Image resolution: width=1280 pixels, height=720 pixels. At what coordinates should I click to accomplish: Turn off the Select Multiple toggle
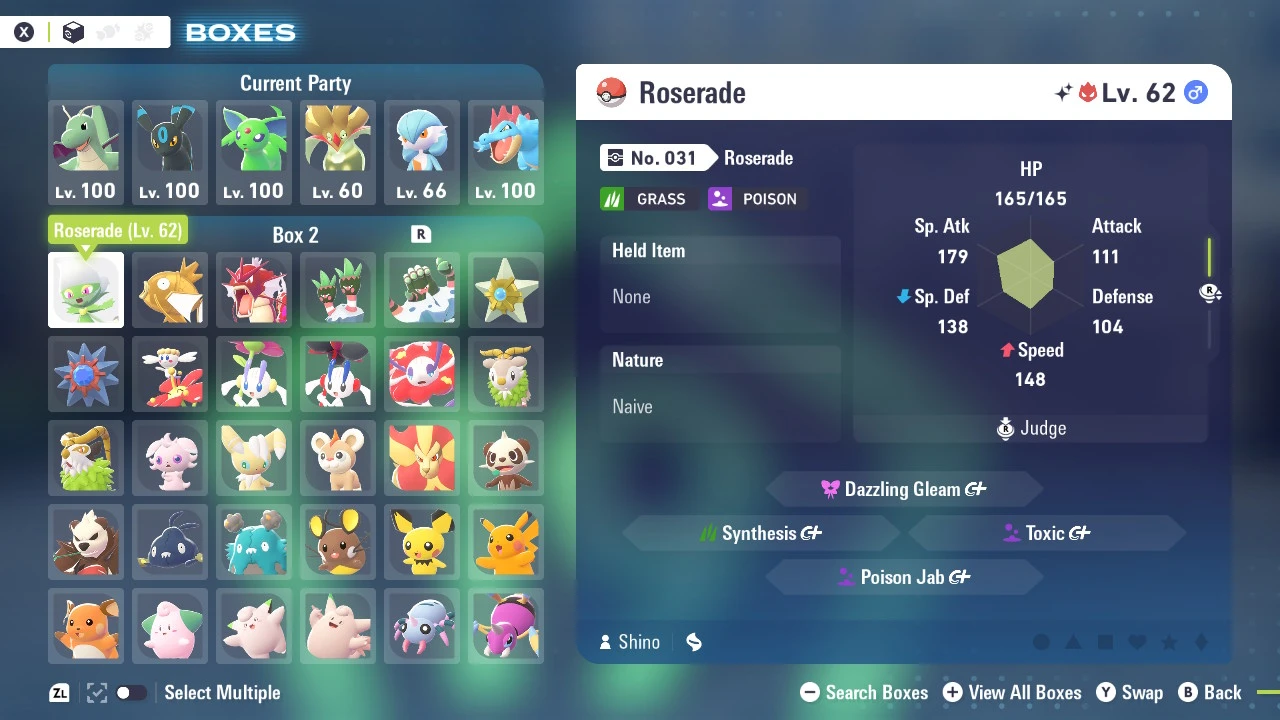click(x=131, y=692)
